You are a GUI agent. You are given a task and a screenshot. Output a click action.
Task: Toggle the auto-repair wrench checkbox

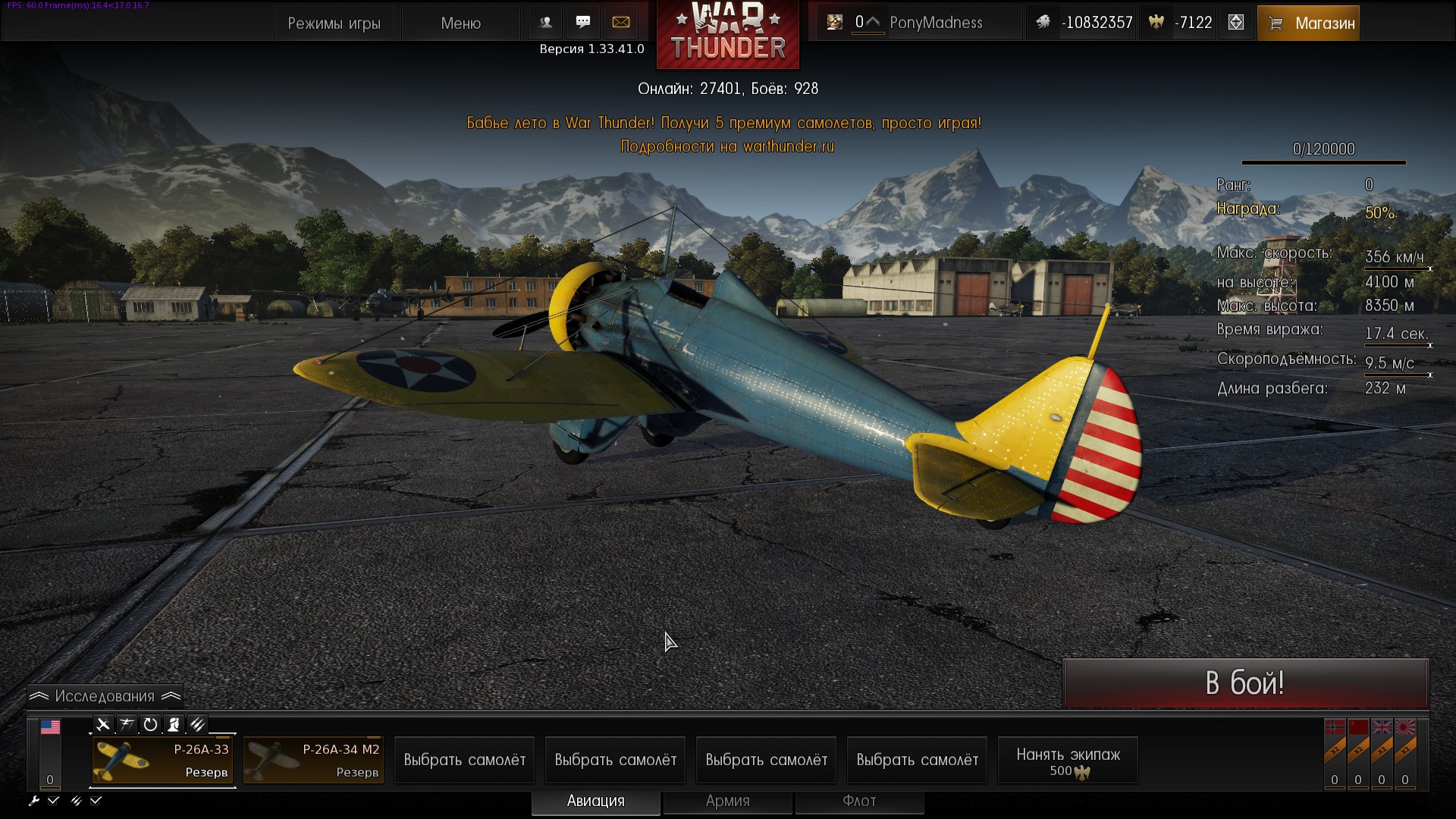click(53, 800)
